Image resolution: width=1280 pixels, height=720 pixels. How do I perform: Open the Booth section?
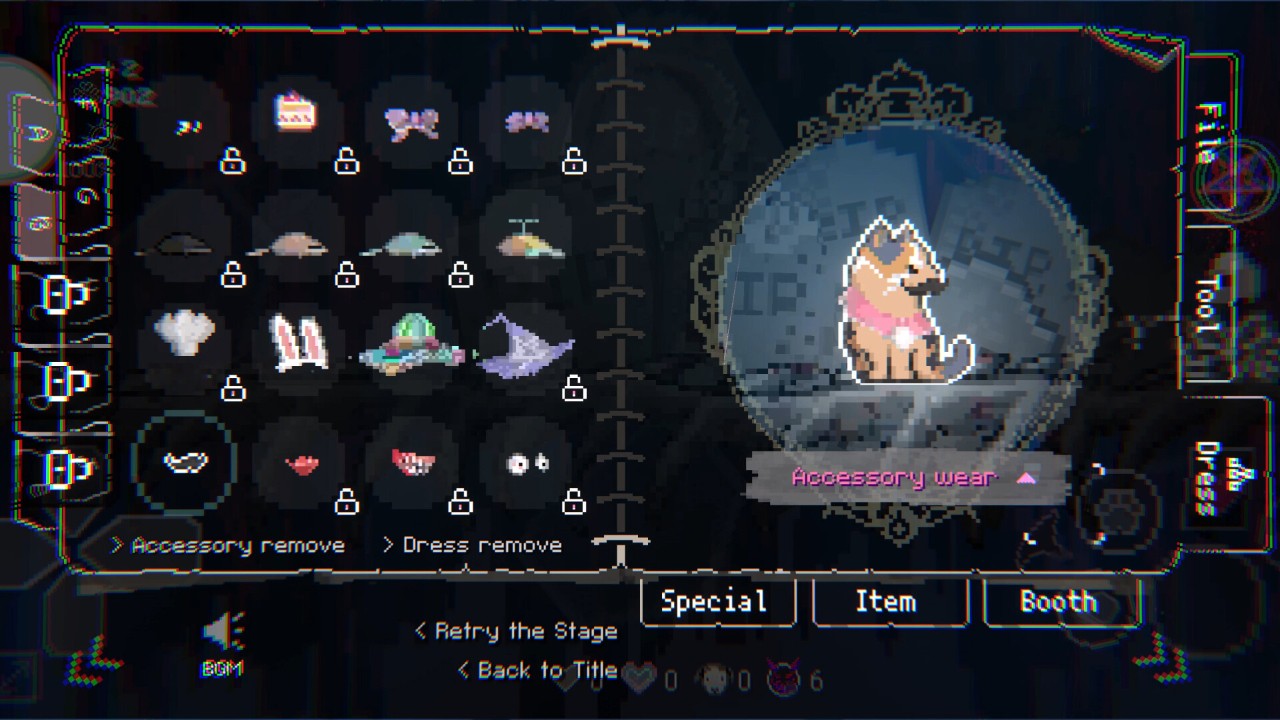coord(1059,601)
